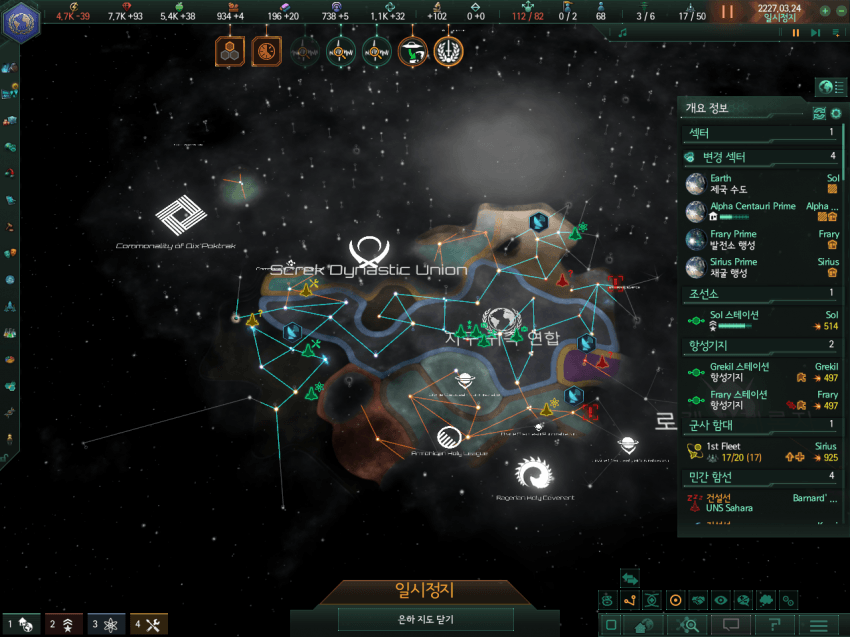The height and width of the screenshot is (637, 850).
Task: Open the hexagon resources alert notification
Action: point(229,50)
